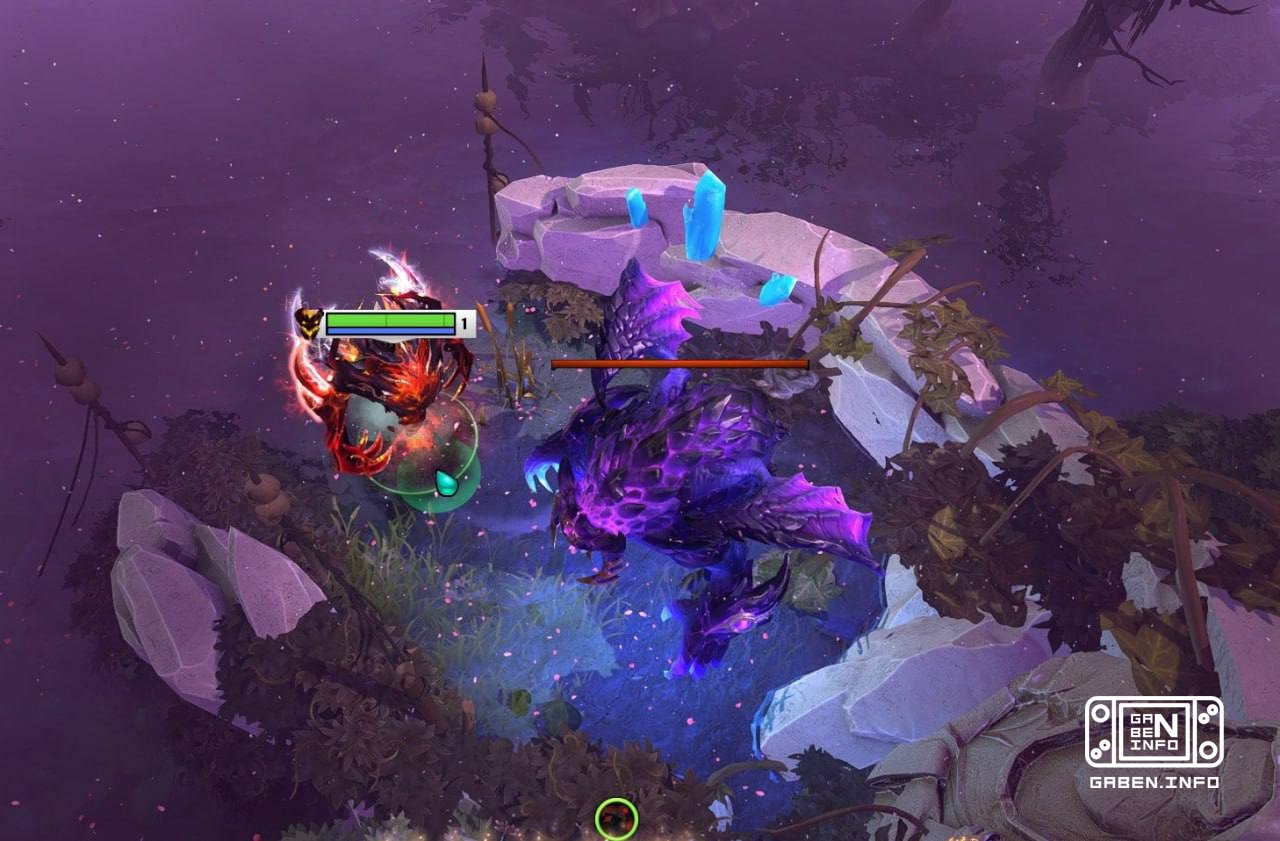Click Shadow Fiend's green health bar
Screen dimensions: 1280x841
coord(390,322)
